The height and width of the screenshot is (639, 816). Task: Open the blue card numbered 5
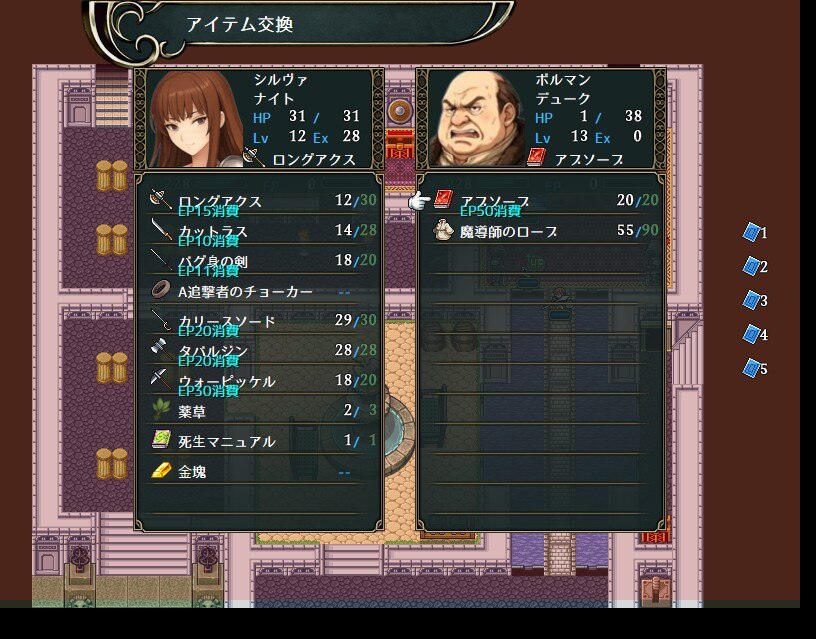[752, 368]
